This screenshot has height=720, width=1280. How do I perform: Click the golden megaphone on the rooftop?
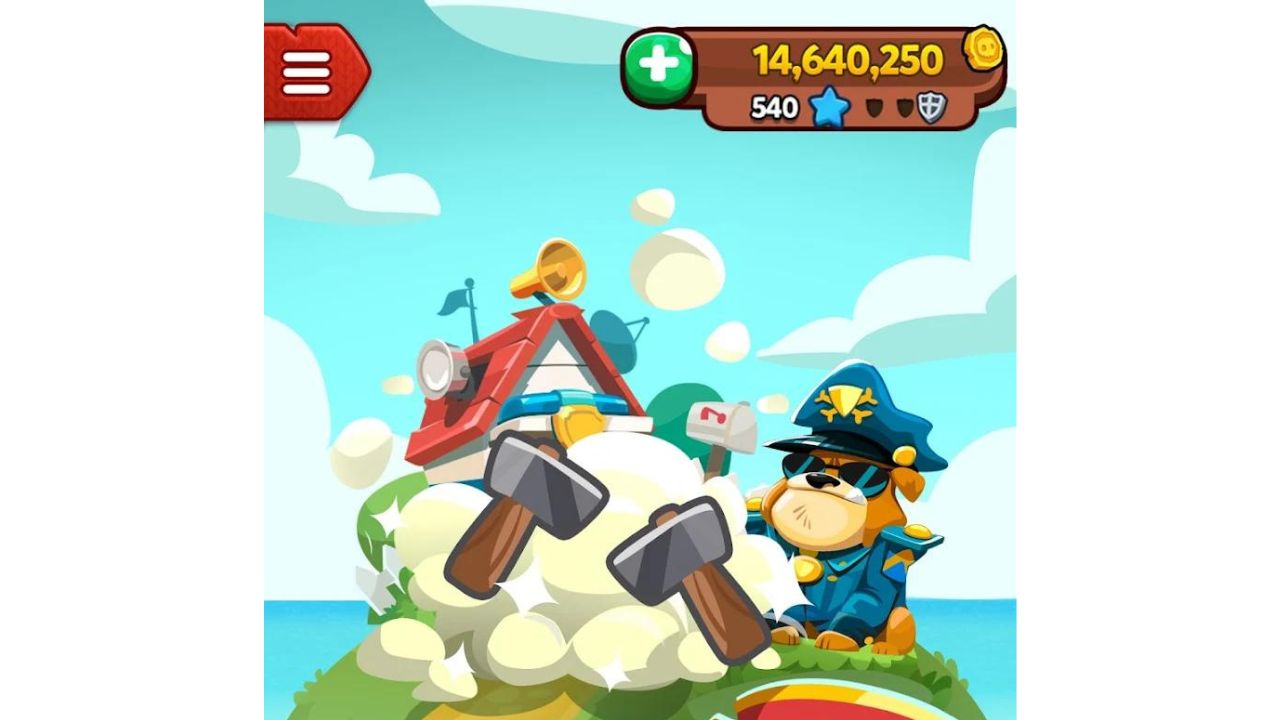coord(559,268)
